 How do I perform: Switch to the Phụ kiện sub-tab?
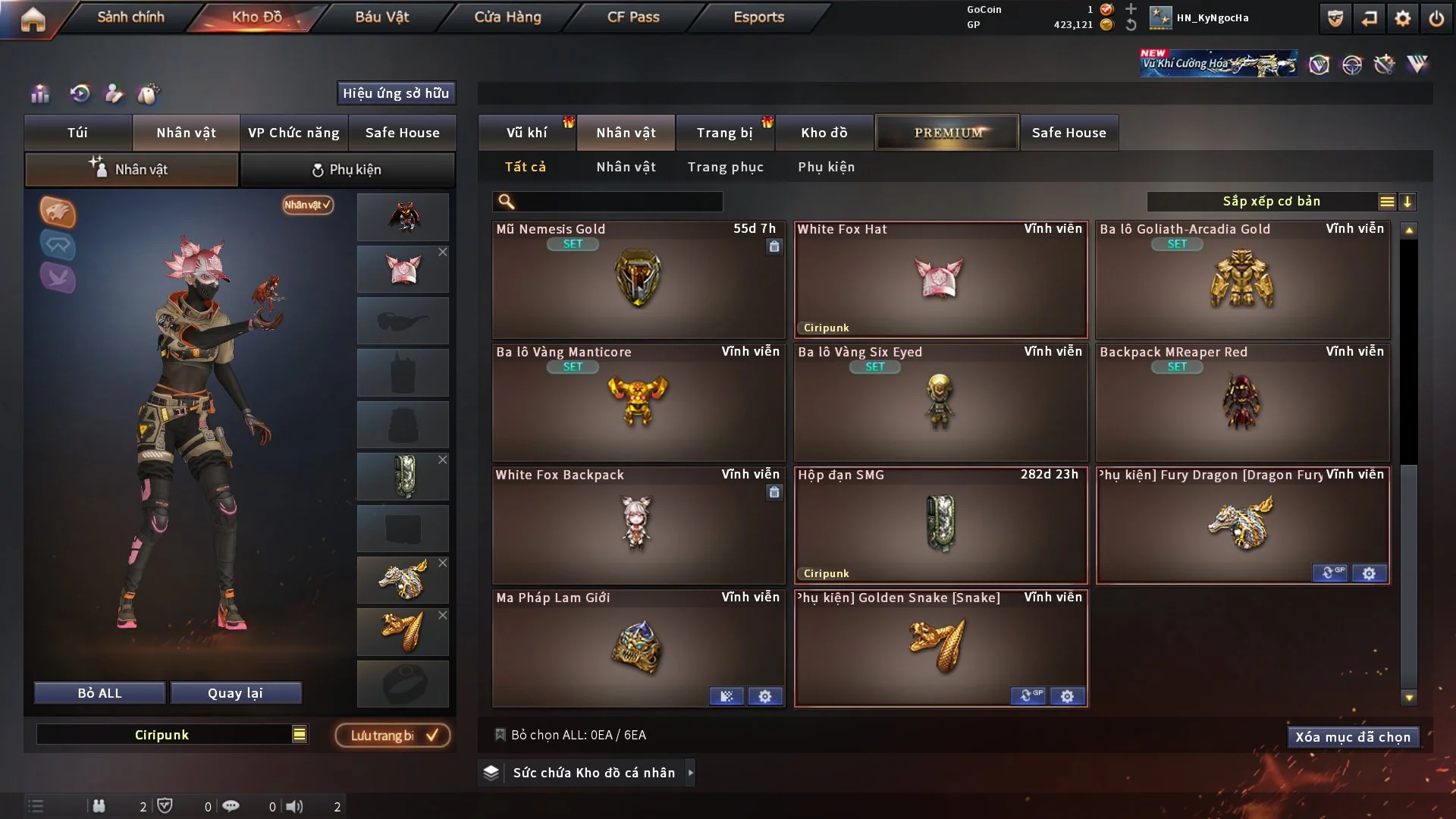click(x=347, y=170)
